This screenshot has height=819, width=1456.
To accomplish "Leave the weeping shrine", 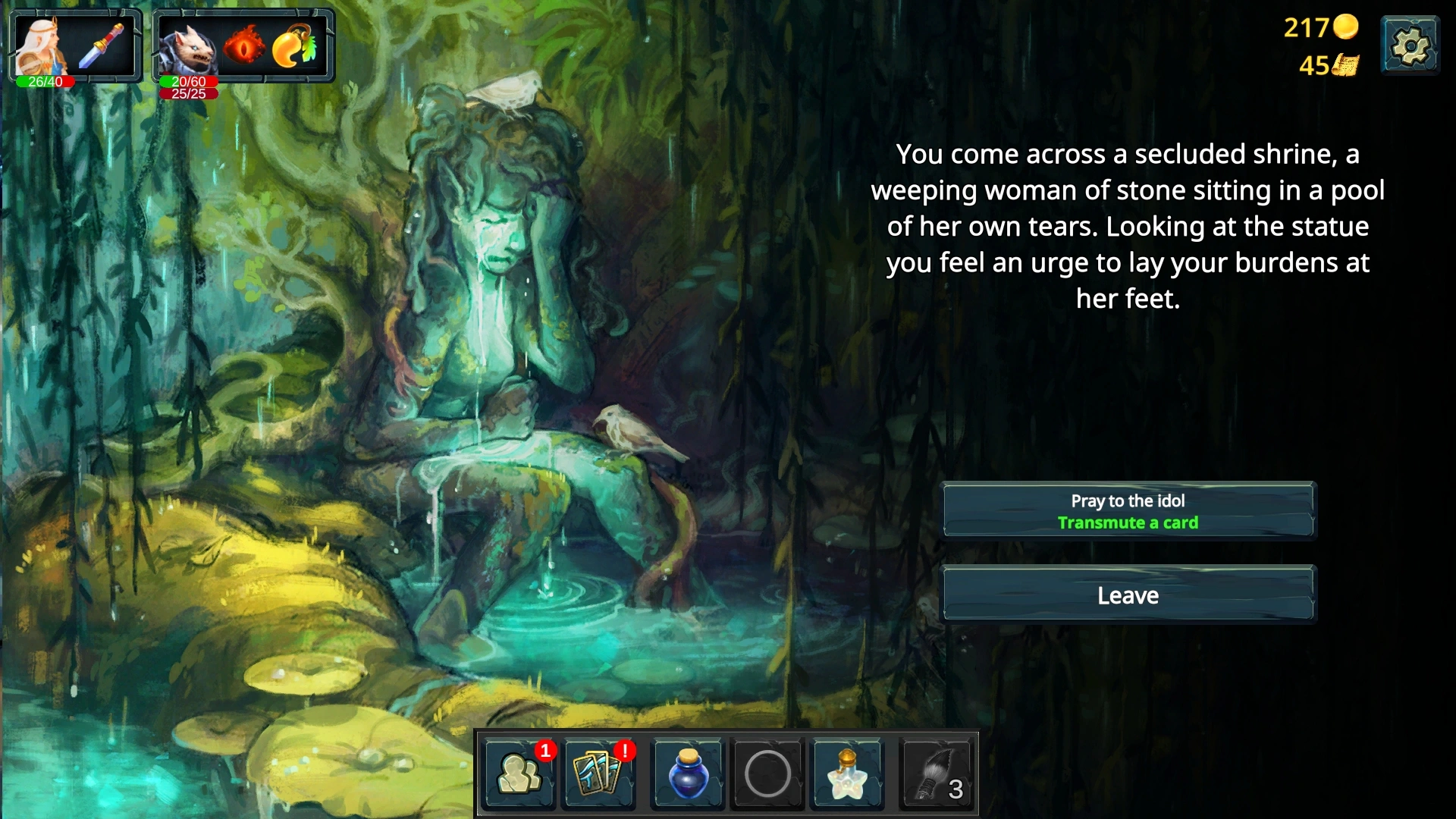I will pyautogui.click(x=1128, y=595).
